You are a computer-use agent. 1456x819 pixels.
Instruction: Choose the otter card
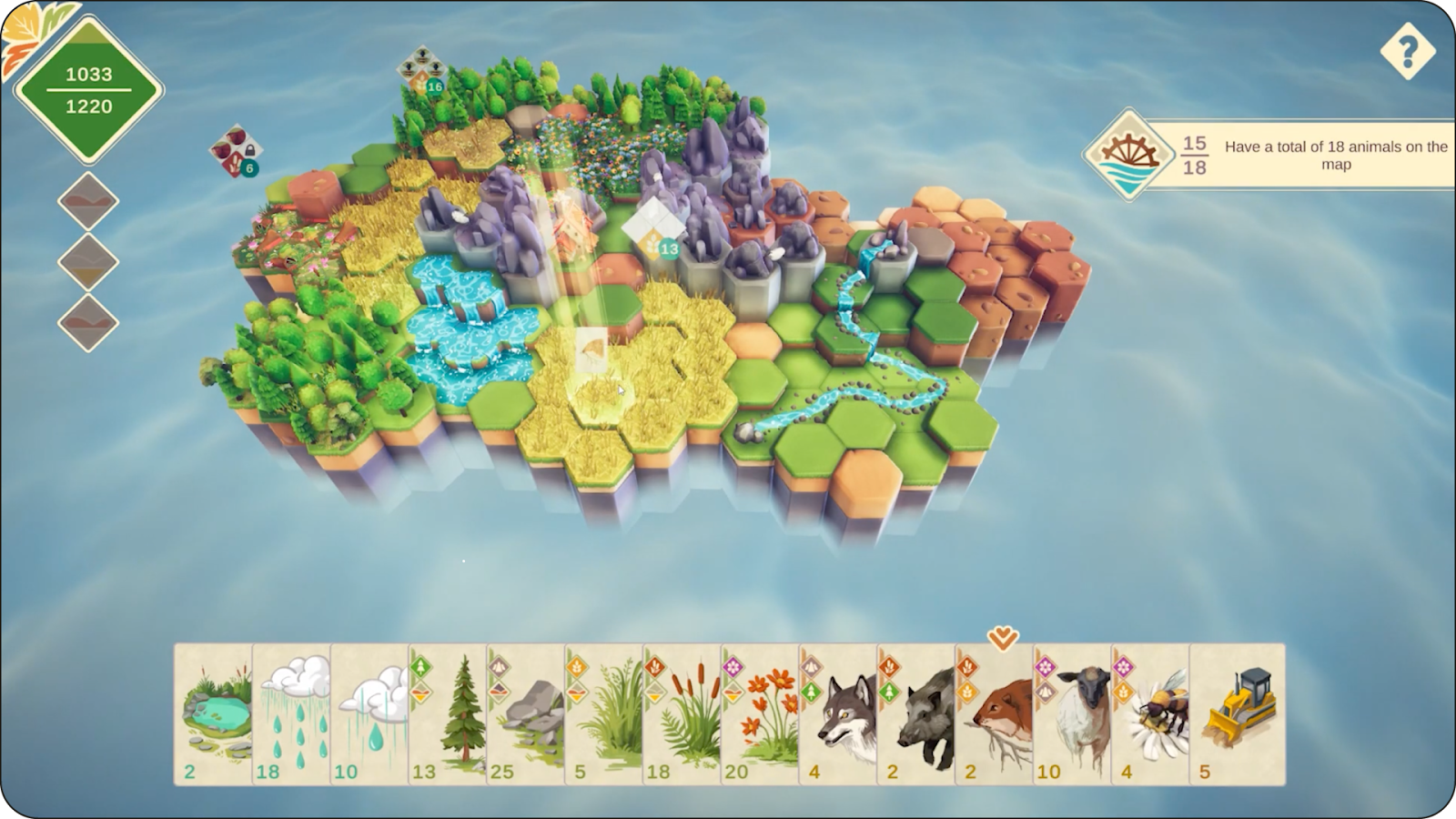[996, 714]
